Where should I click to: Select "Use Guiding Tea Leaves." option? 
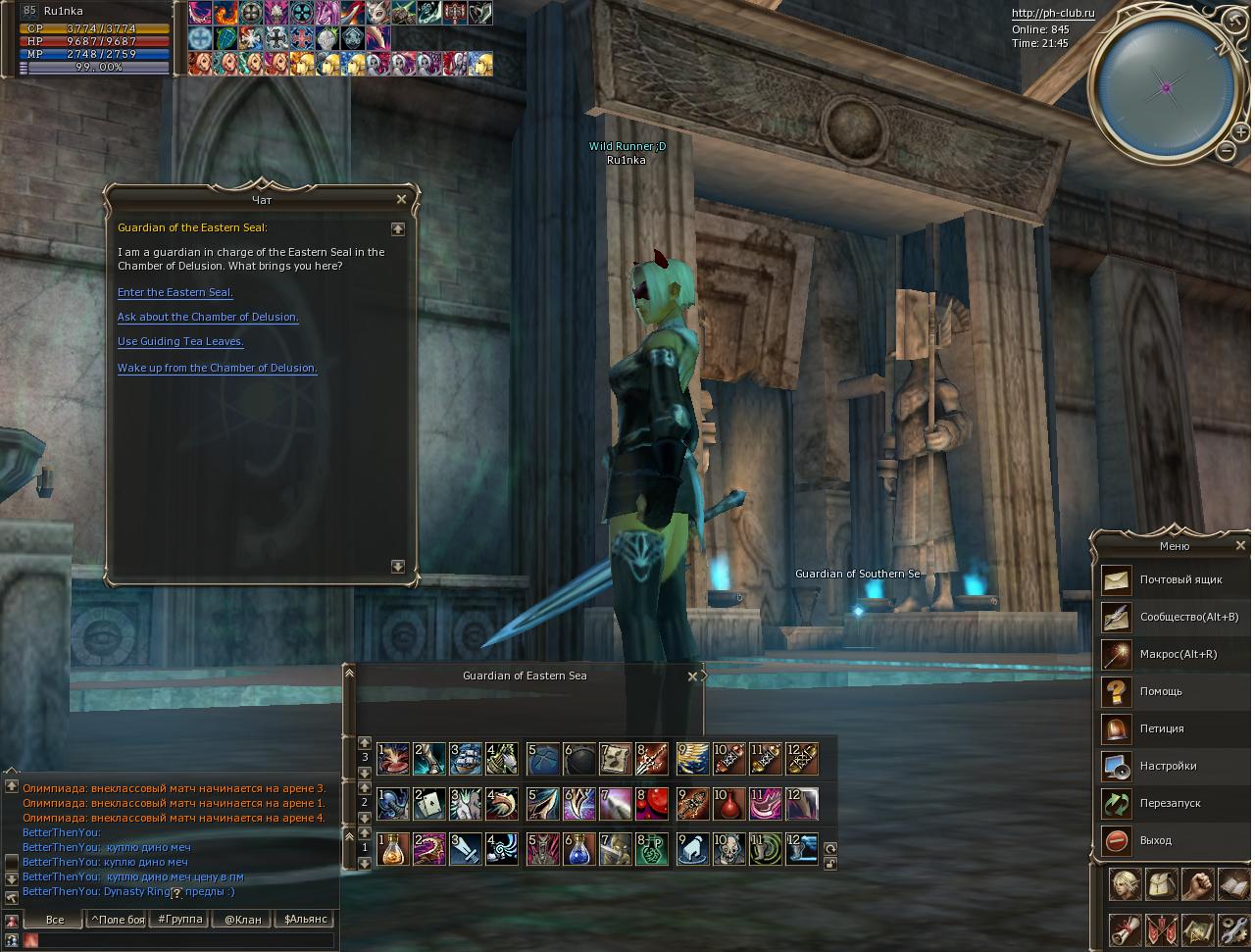(x=180, y=341)
